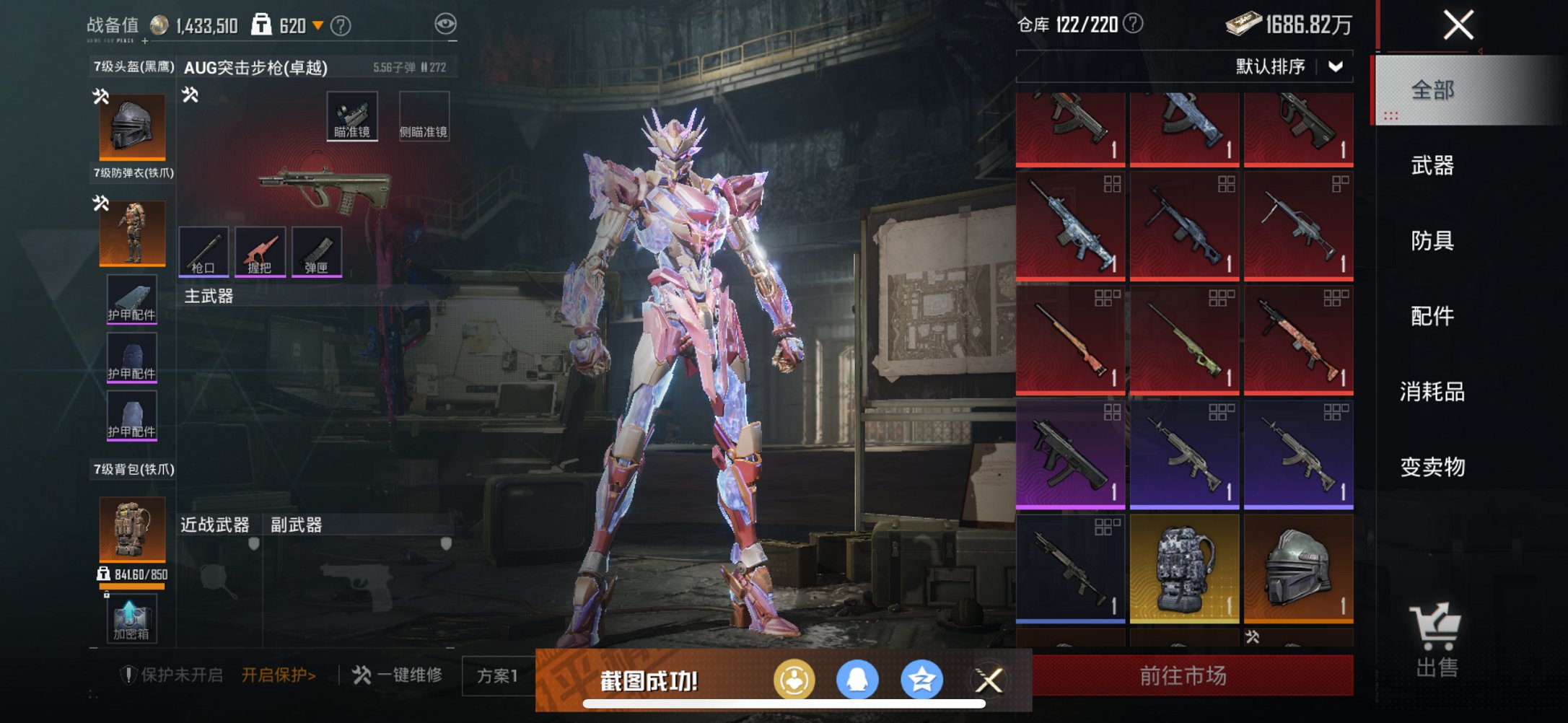Image resolution: width=1568 pixels, height=723 pixels.
Task: Select the 弹匣 magazine attachment slot
Action: pyautogui.click(x=316, y=253)
